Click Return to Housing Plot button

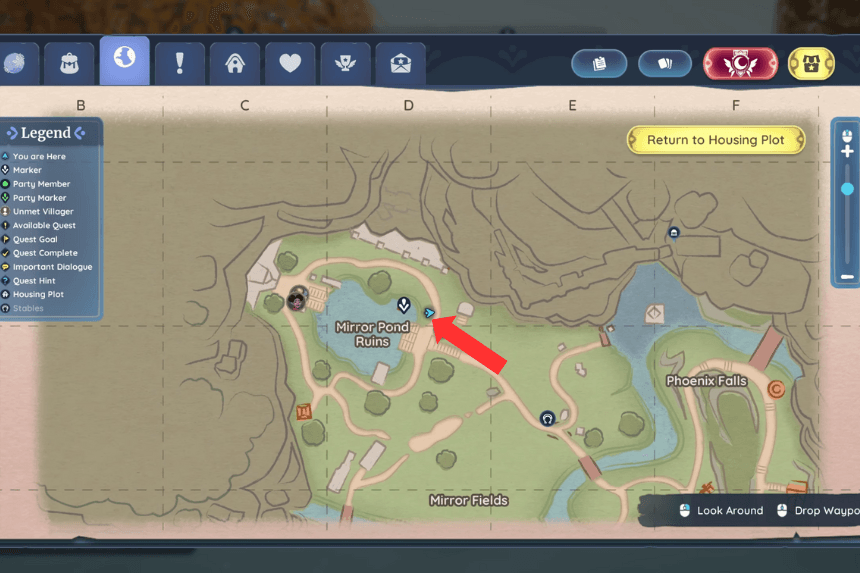click(716, 140)
